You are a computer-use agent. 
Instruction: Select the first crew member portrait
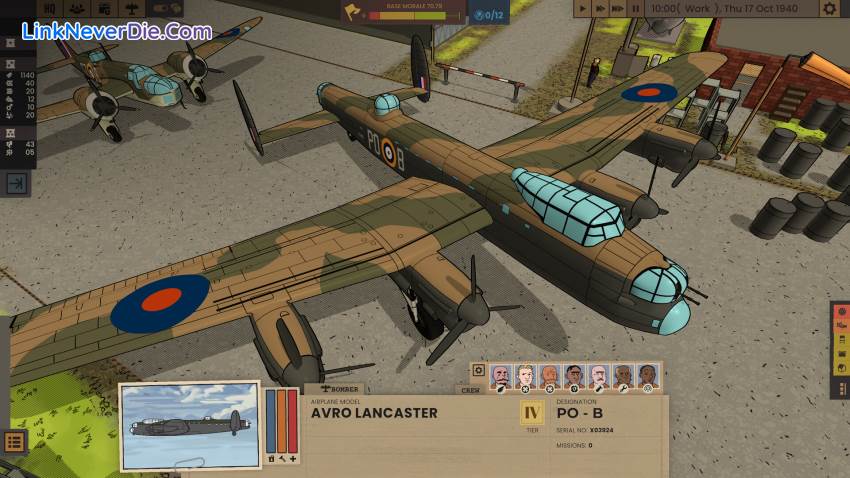click(x=501, y=375)
